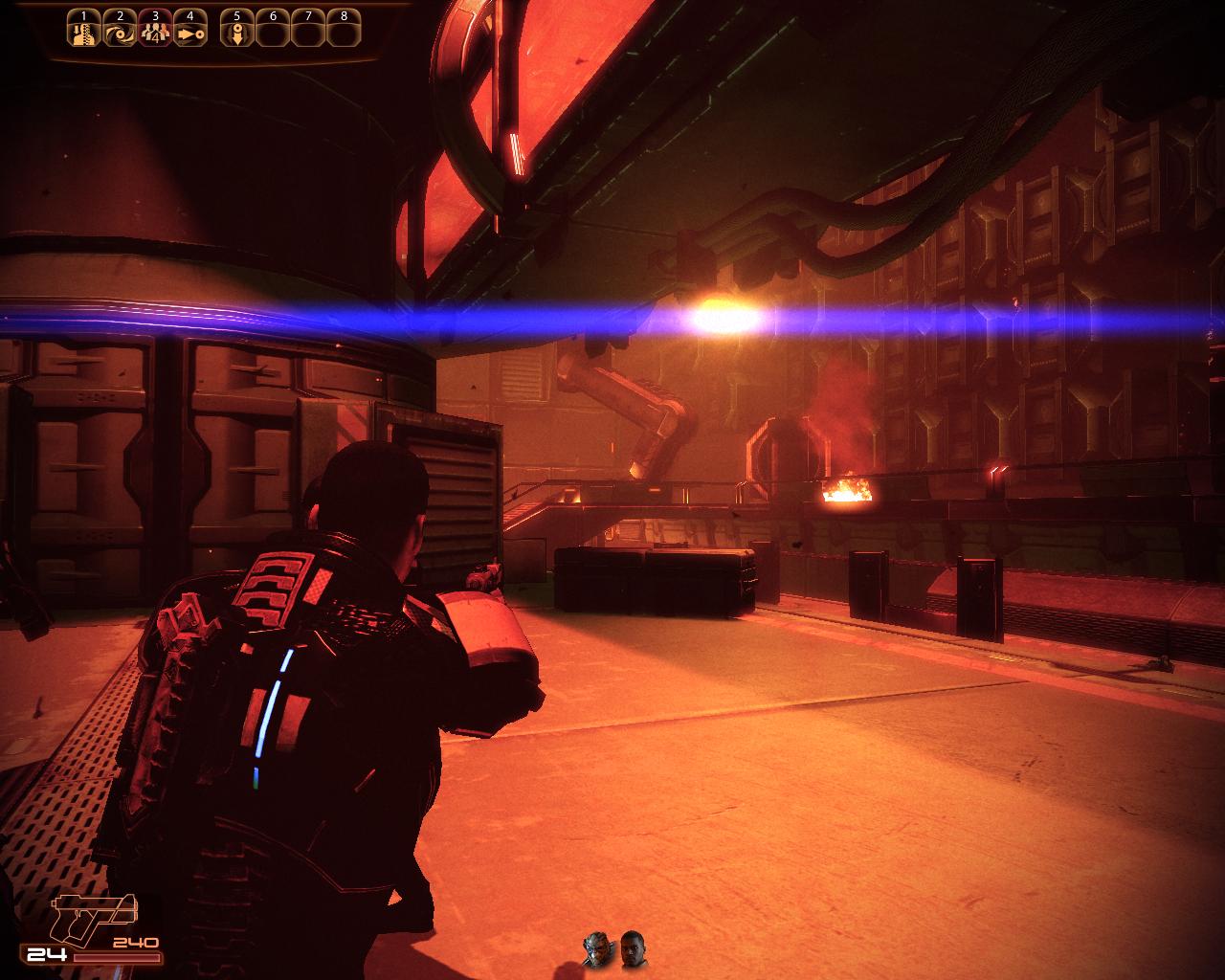This screenshot has height=980, width=1225.
Task: Activate the downward arrow power in slot 5
Action: (236, 33)
